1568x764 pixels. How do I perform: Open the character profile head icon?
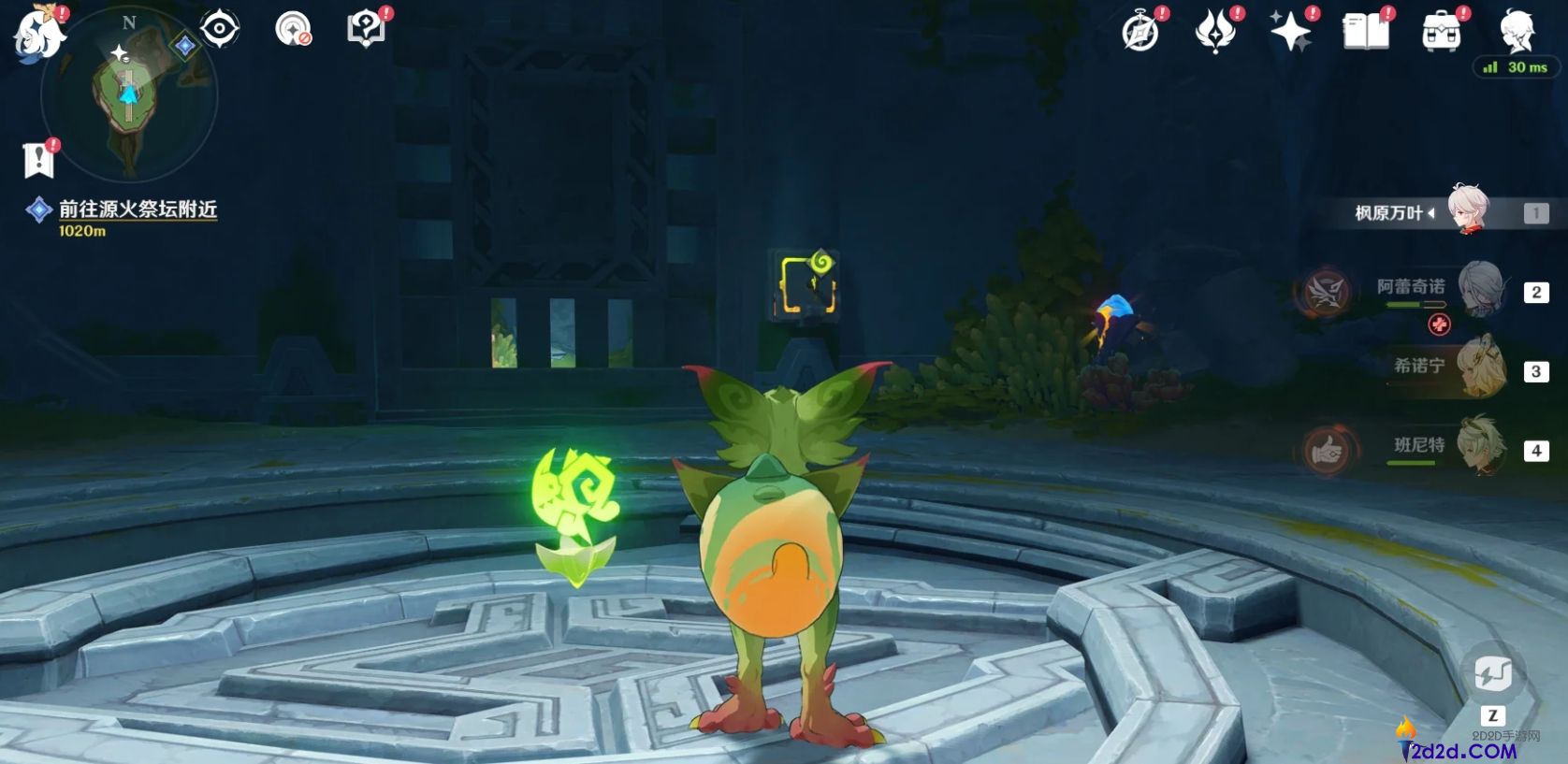click(x=1516, y=31)
